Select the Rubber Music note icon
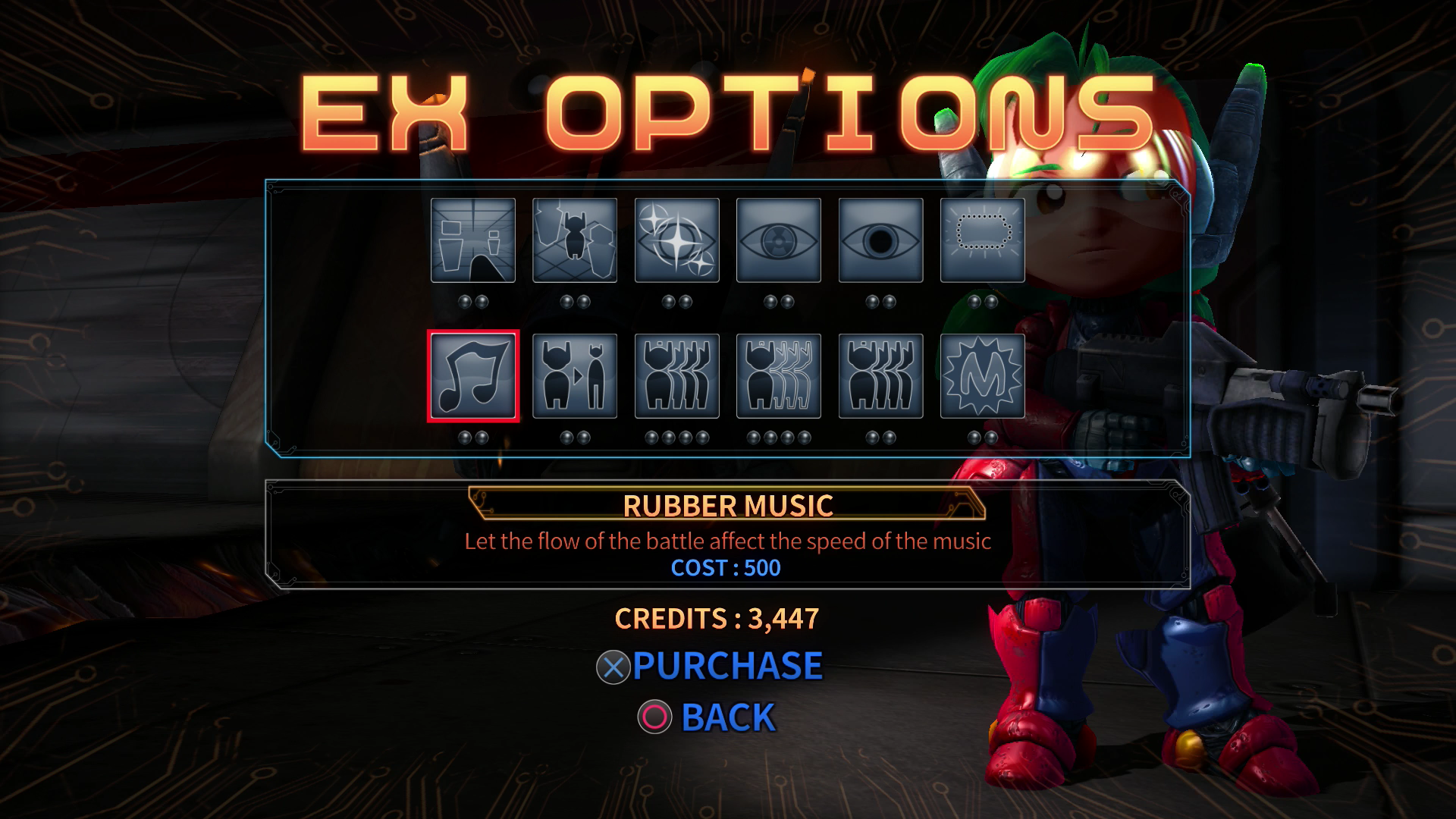The image size is (1456, 819). [x=473, y=376]
